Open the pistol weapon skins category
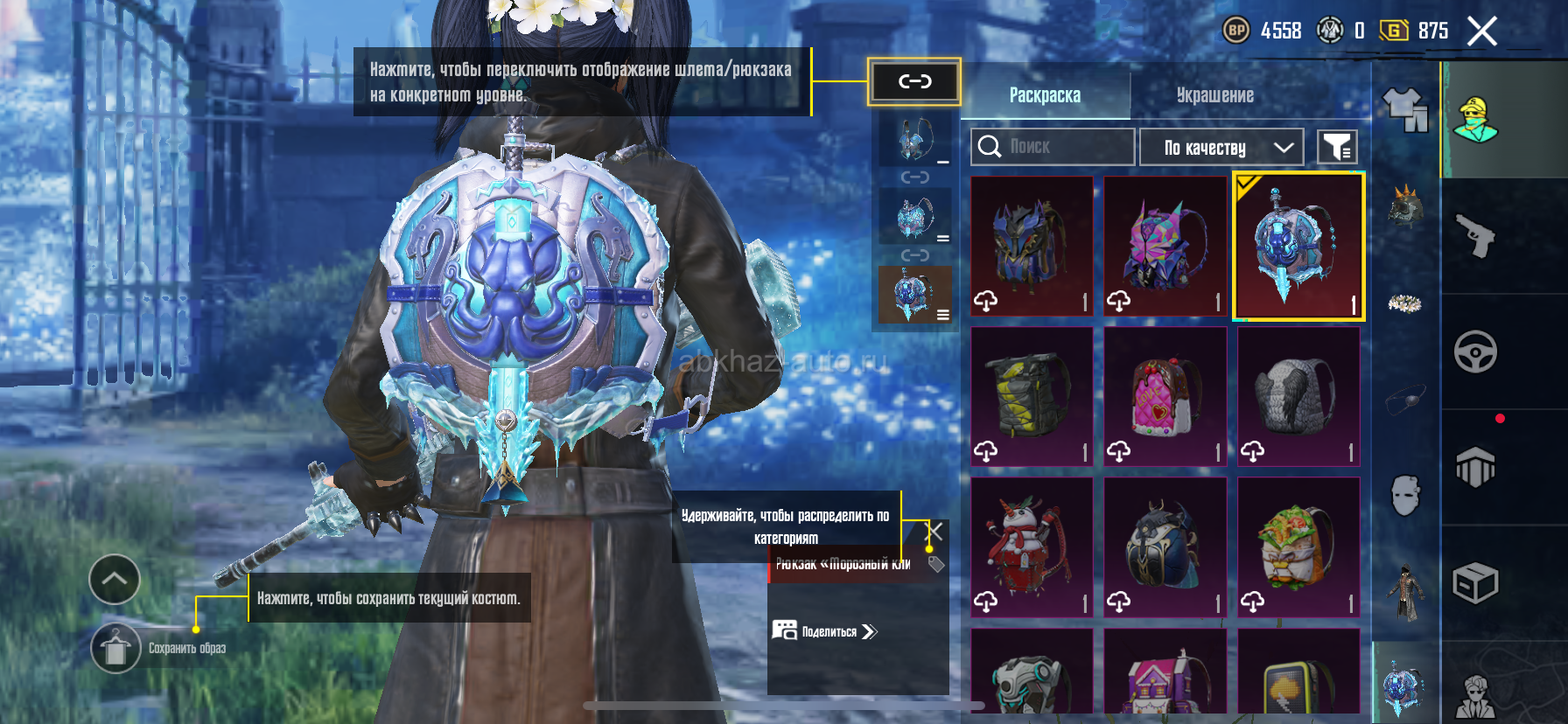 (1475, 236)
